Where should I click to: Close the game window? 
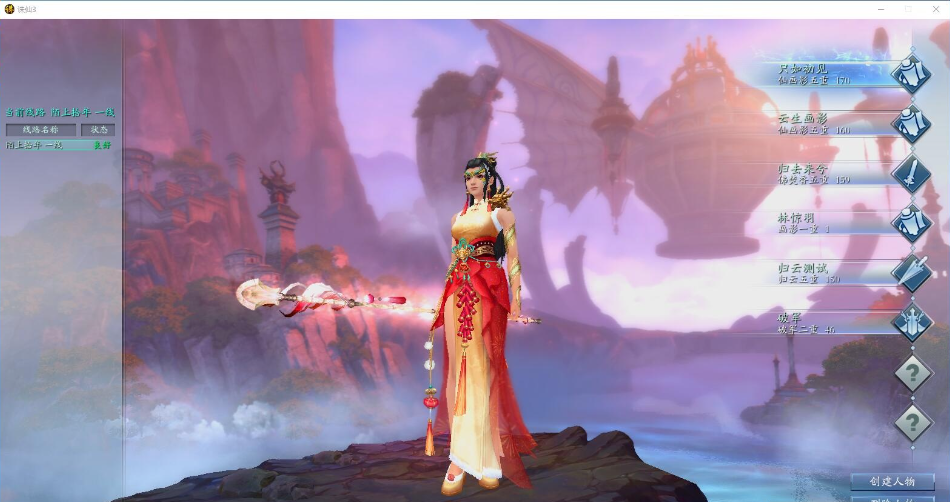[x=936, y=8]
